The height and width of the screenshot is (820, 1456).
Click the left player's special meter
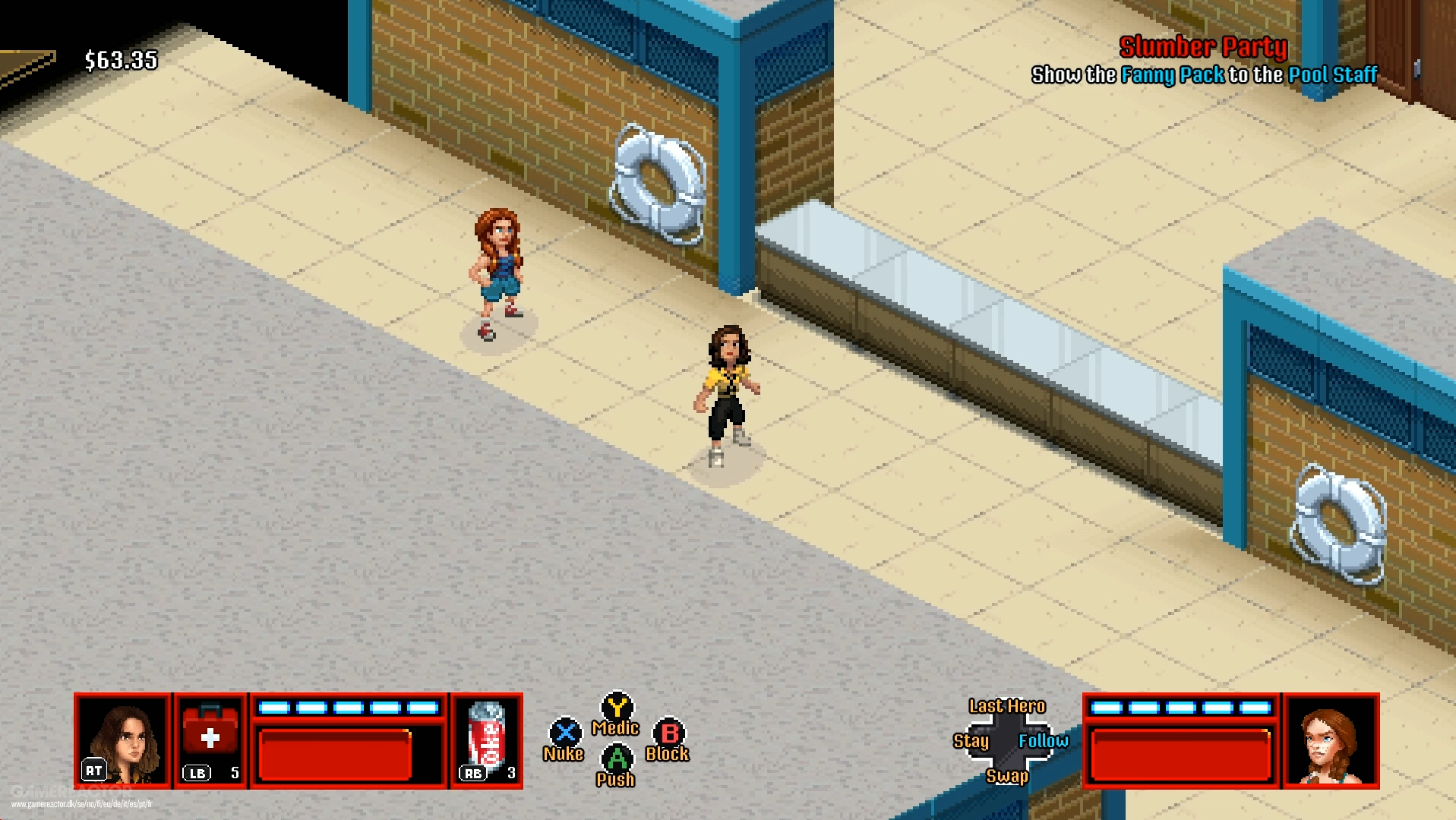pos(349,708)
